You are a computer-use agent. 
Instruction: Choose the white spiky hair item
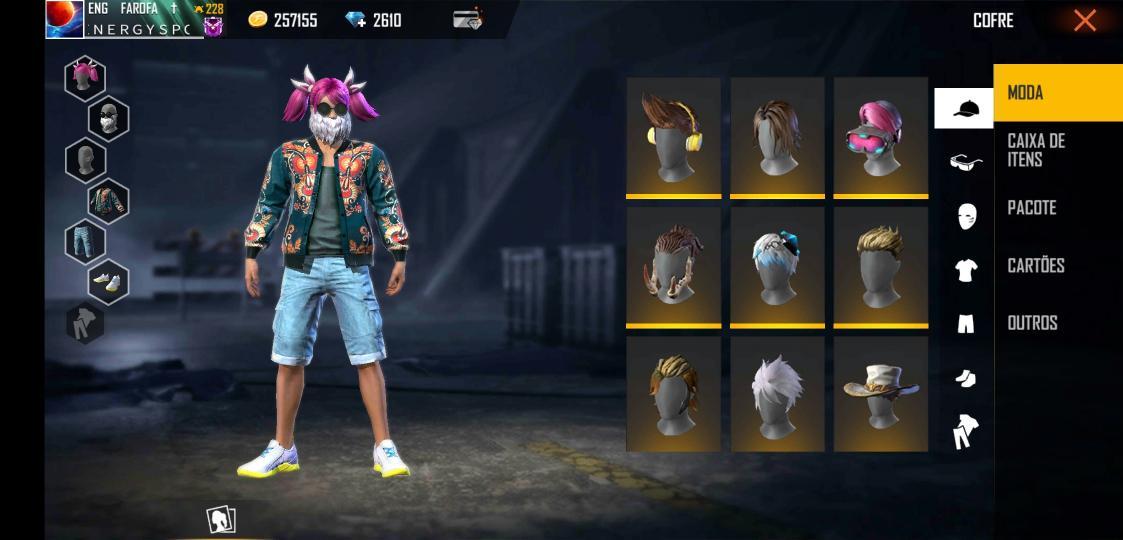(x=777, y=393)
